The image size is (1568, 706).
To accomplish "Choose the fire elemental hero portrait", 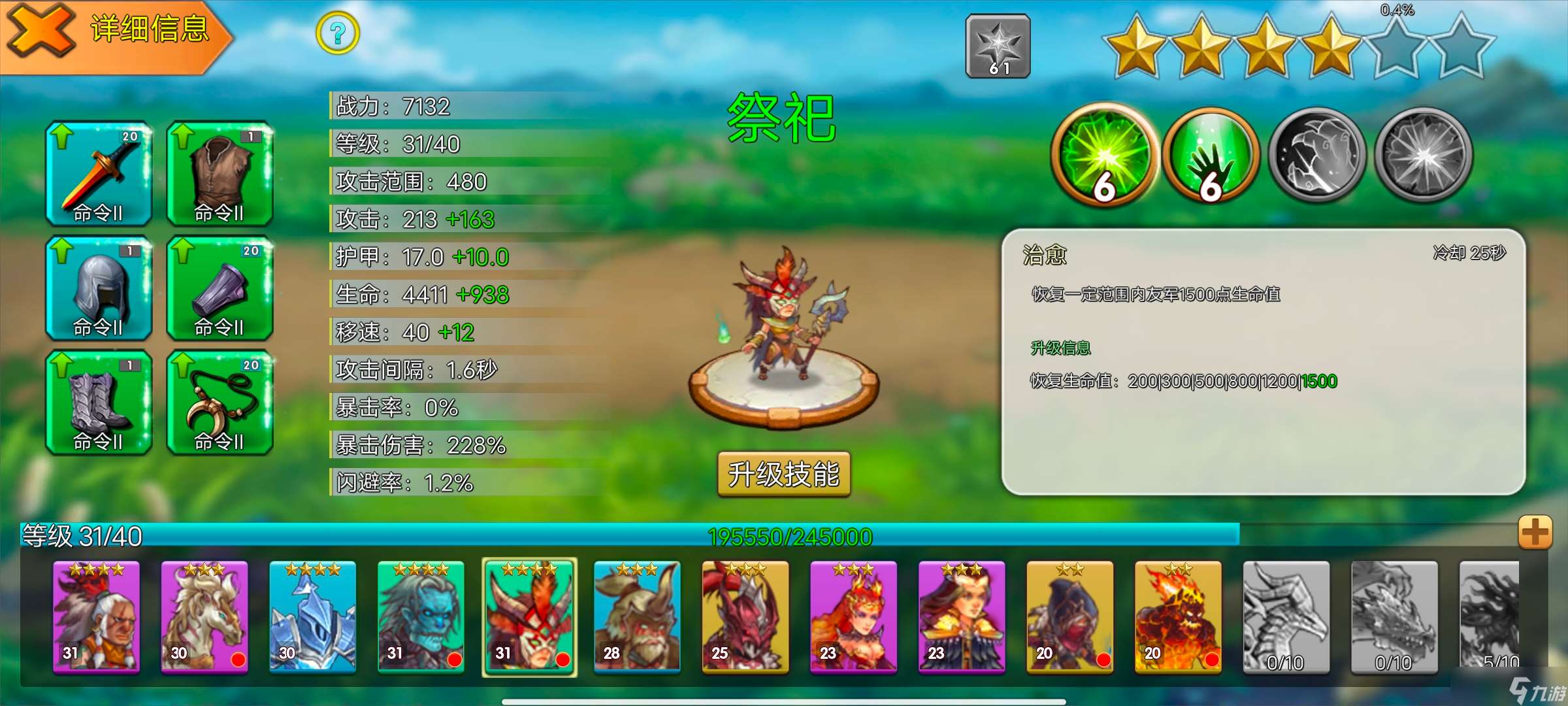I will click(1178, 616).
